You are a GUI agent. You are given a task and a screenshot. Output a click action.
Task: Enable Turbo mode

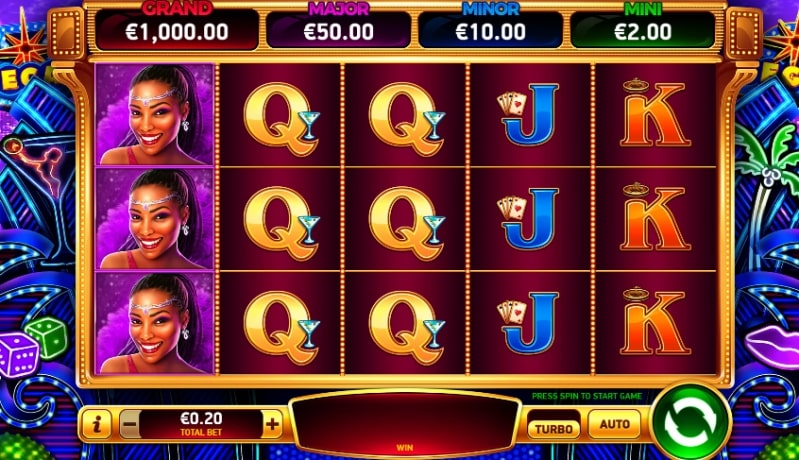(x=553, y=427)
